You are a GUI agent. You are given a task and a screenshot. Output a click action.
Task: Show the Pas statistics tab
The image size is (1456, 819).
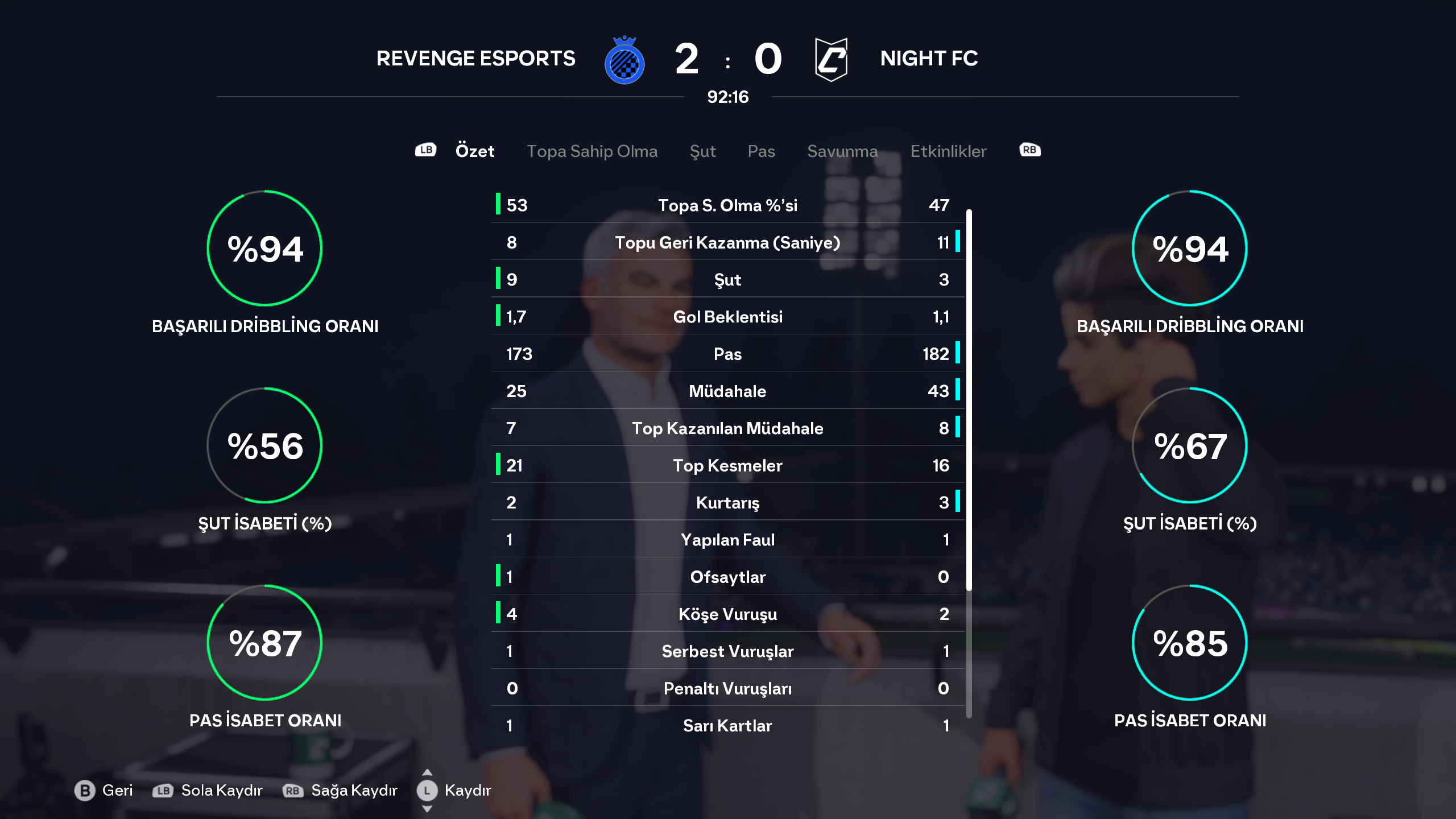(x=761, y=151)
